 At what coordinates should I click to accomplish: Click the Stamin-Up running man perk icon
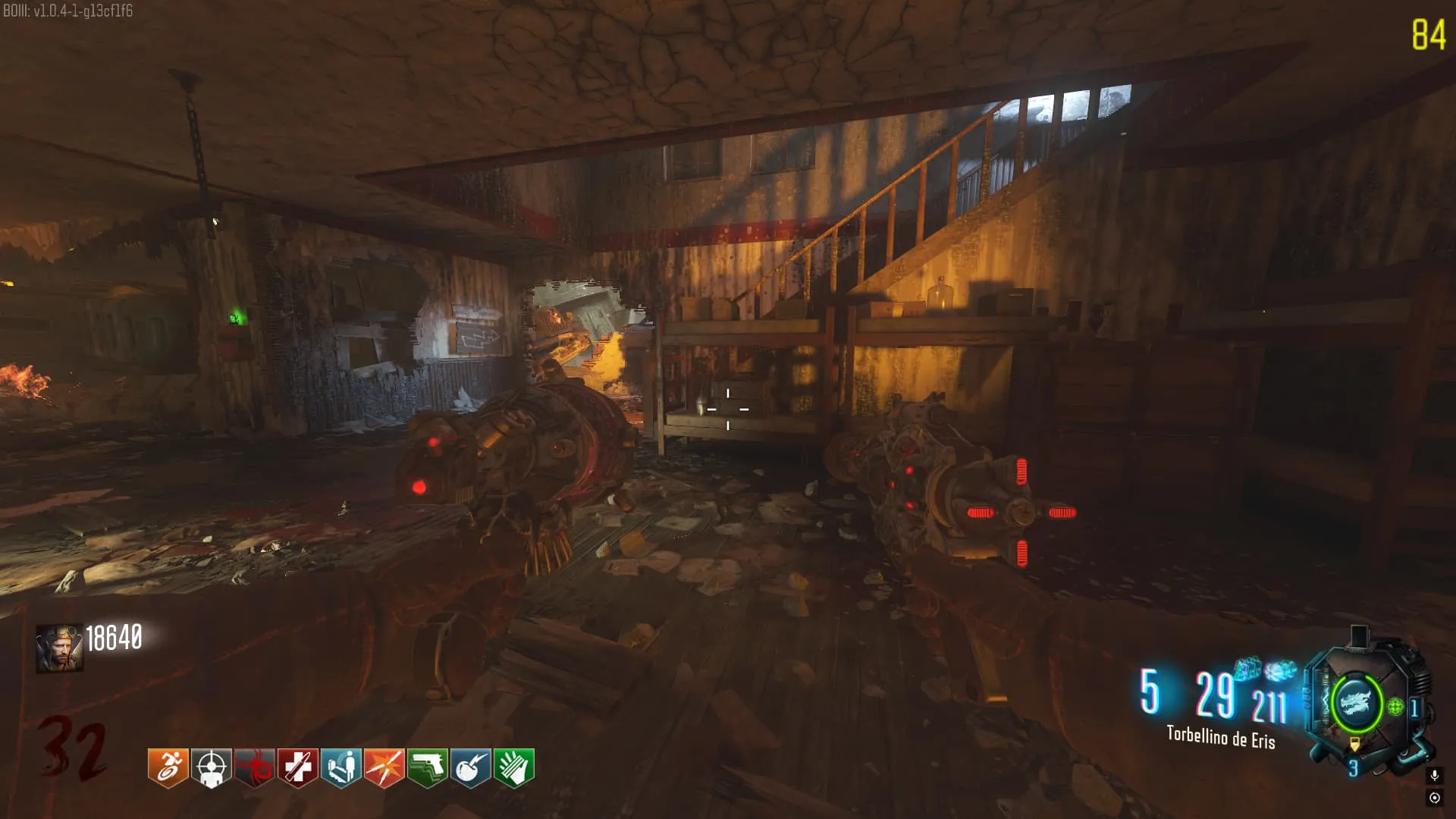[168, 767]
